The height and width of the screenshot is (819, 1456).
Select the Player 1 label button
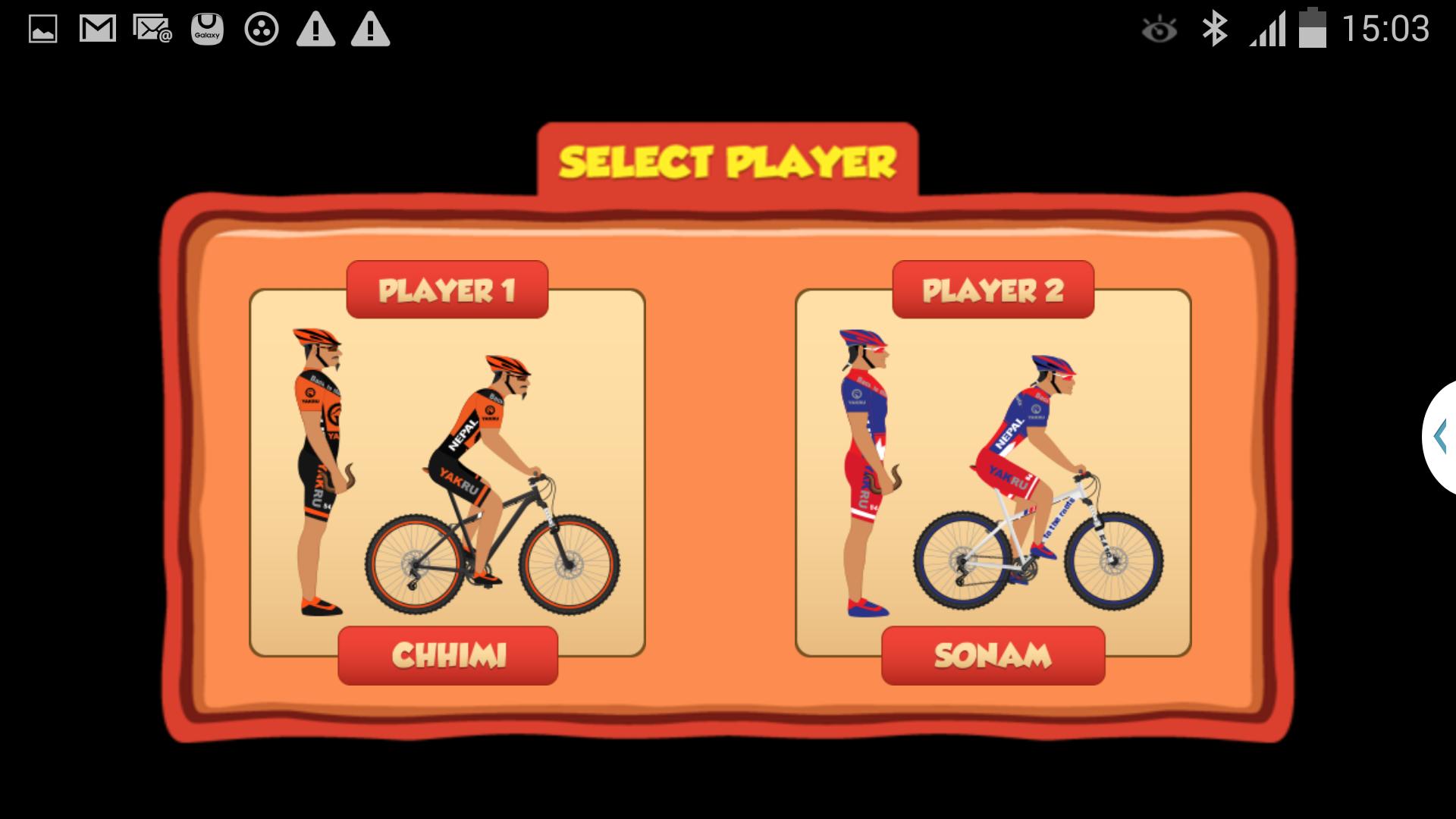(x=447, y=290)
